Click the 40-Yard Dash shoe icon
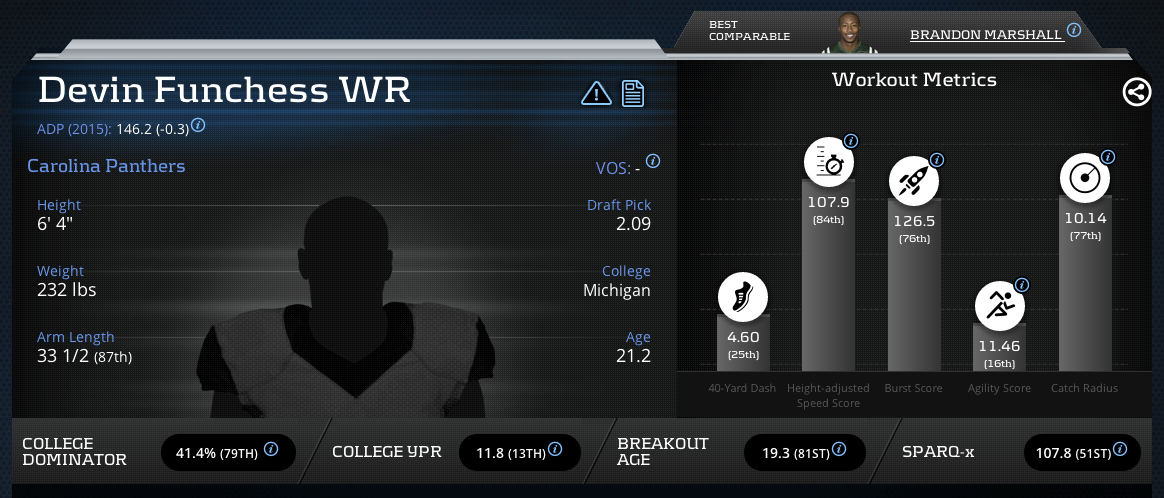1164x498 pixels. [x=742, y=297]
